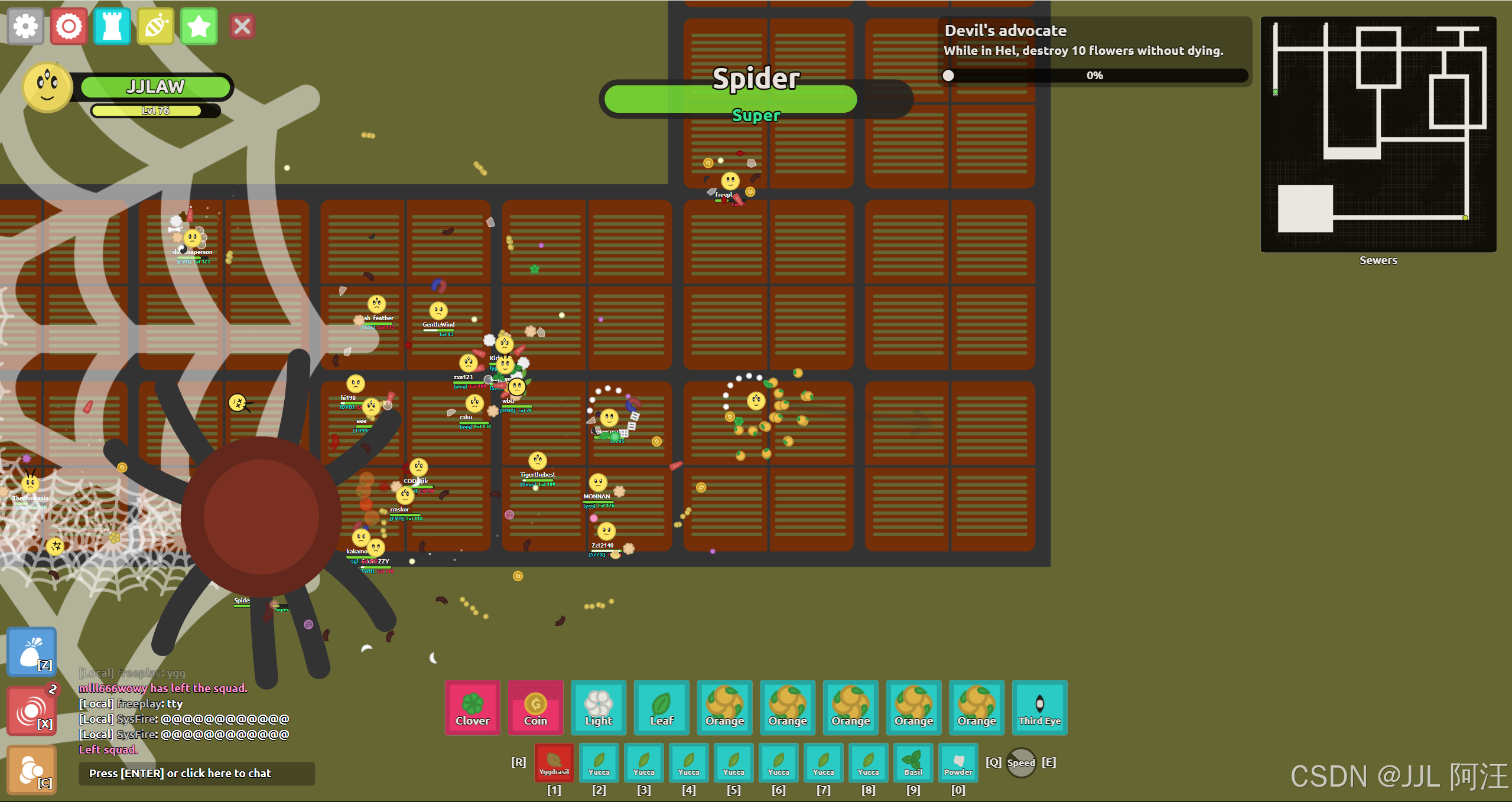This screenshot has height=802, width=1512.
Task: Click the red ring icon button
Action: pyautogui.click(x=69, y=27)
